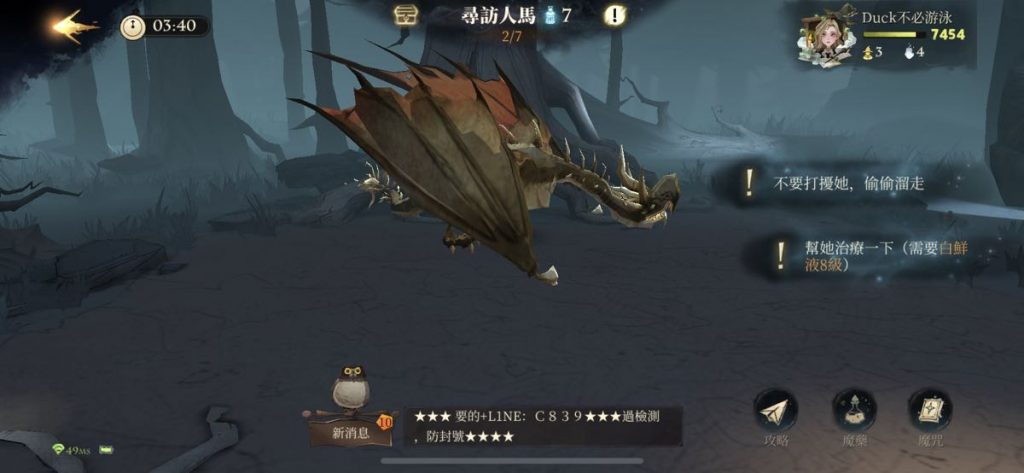Choose "幫她治療一下" healing option
1024x473 pixels.
860,255
